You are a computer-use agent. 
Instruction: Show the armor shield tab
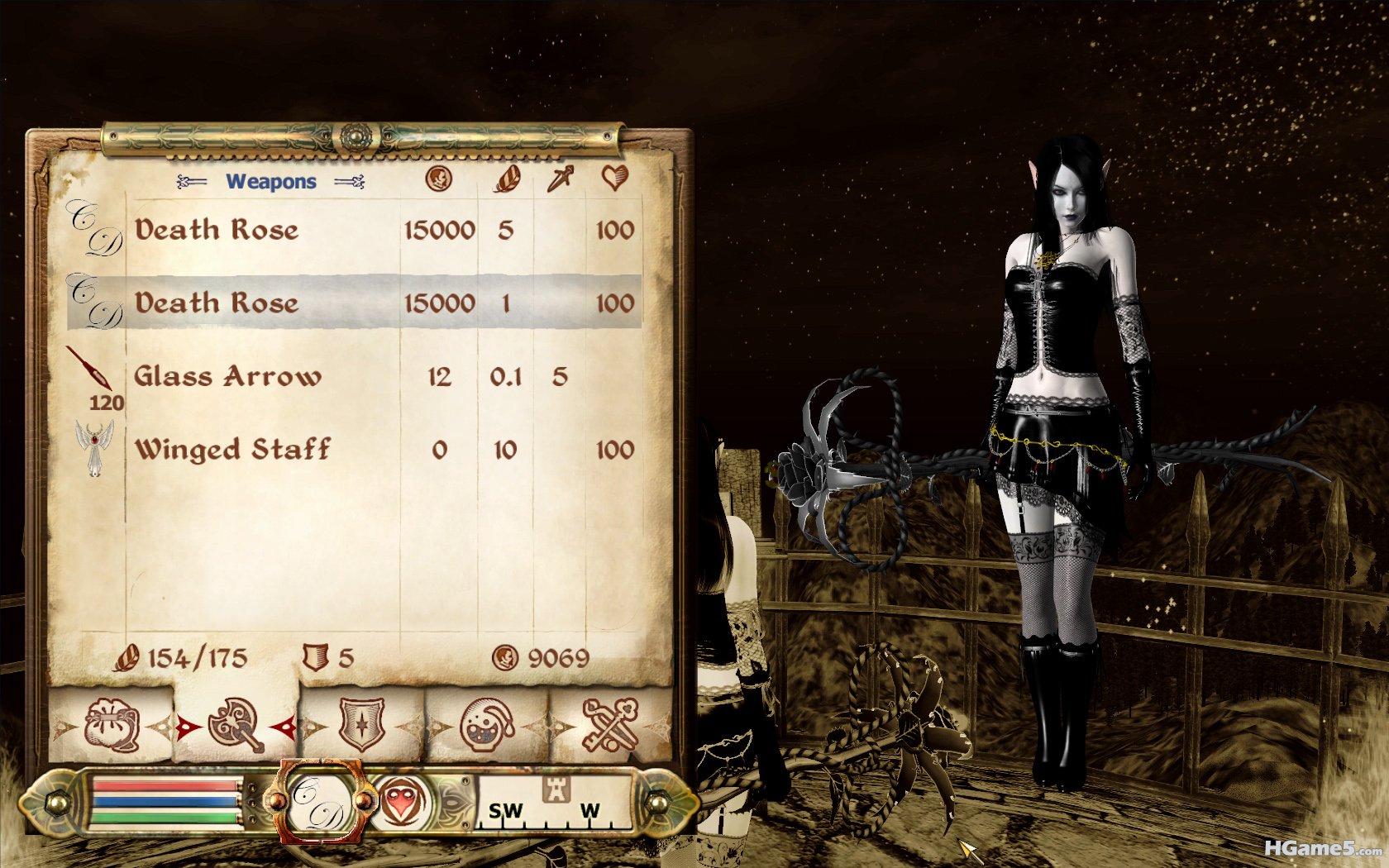point(362,726)
